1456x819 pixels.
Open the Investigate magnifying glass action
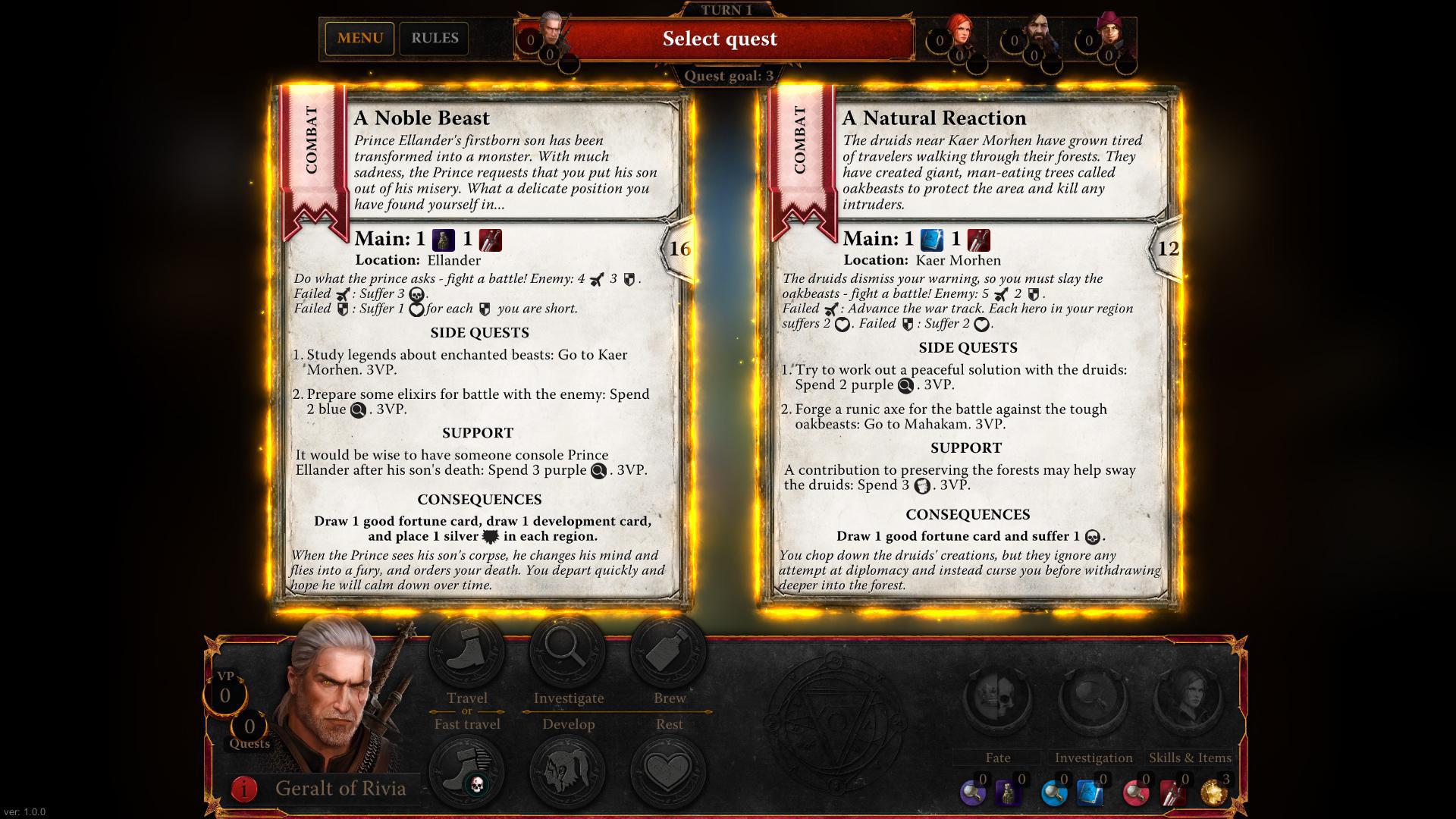569,650
